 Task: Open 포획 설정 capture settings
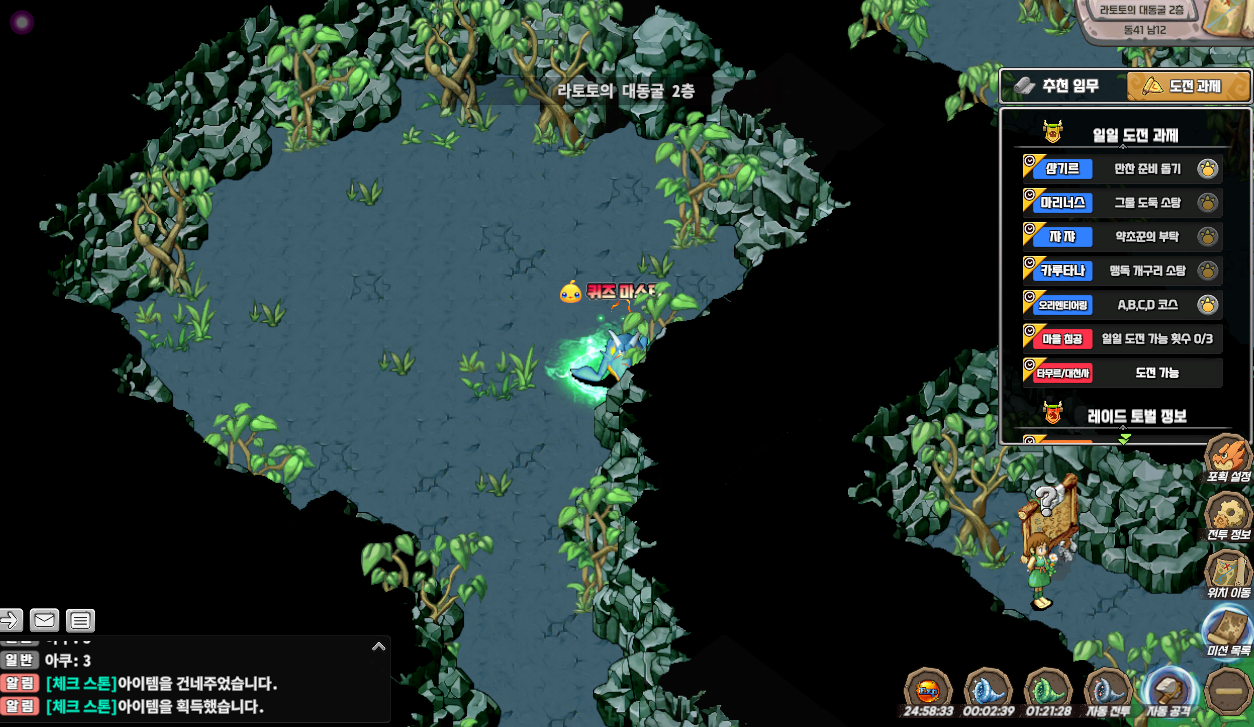[x=1228, y=458]
